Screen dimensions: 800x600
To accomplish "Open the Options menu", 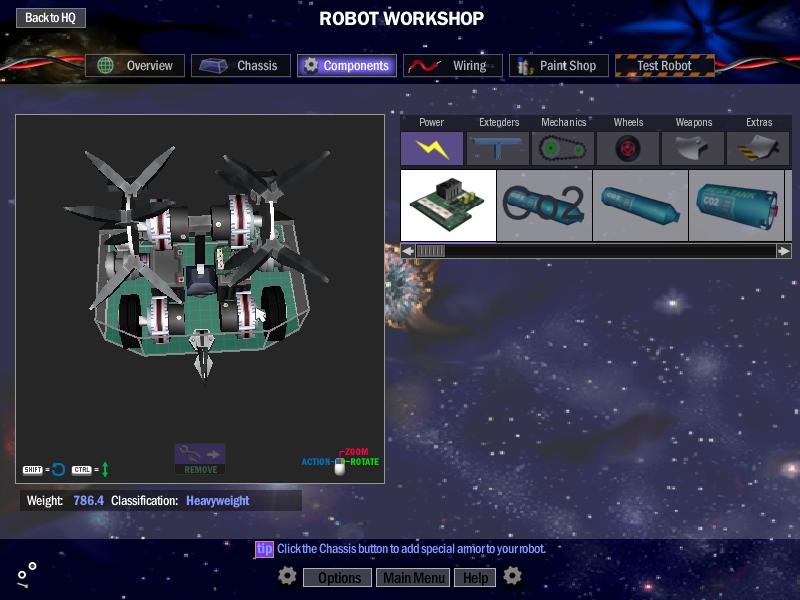I will [338, 577].
